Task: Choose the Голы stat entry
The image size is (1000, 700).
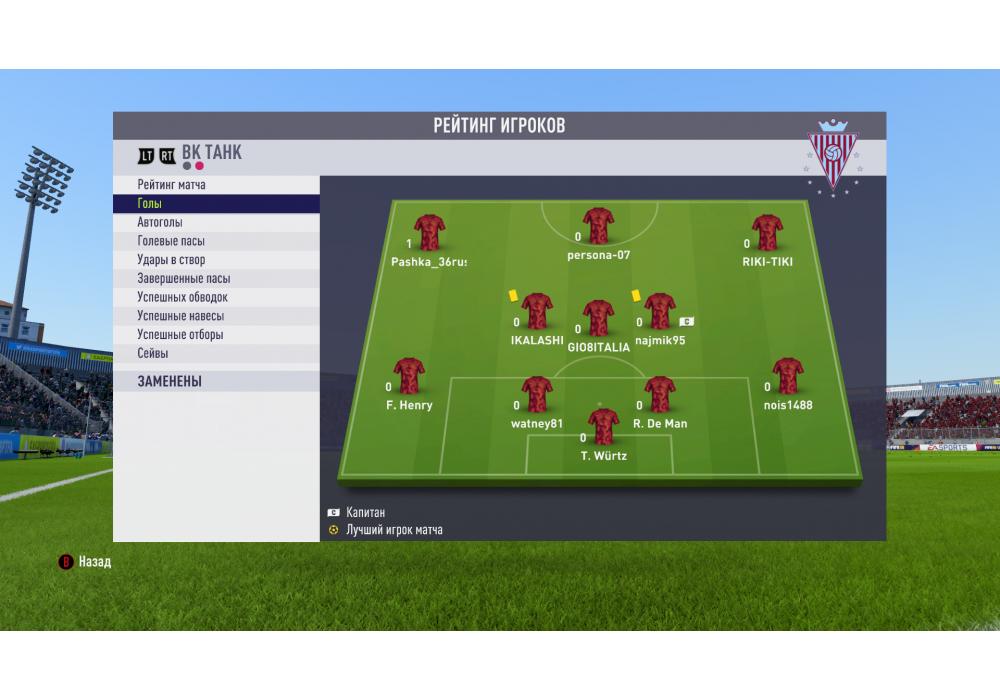Action: pyautogui.click(x=216, y=204)
